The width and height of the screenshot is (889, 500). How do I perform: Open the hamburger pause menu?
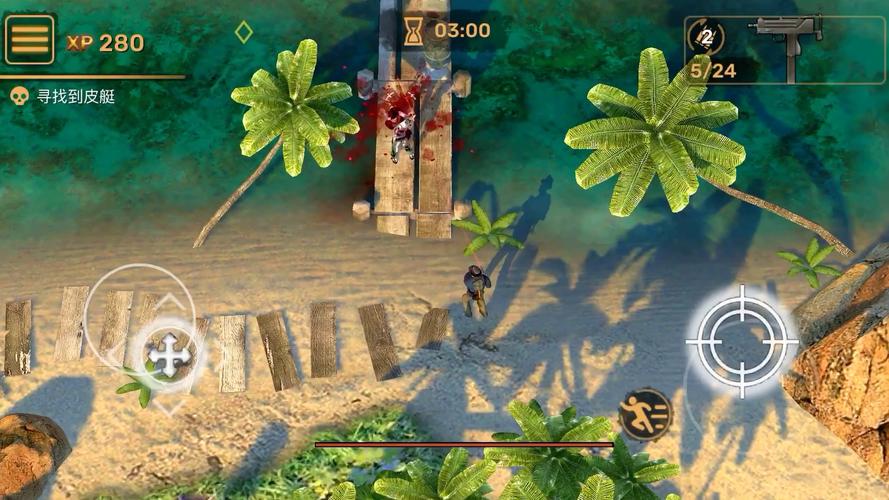29,39
